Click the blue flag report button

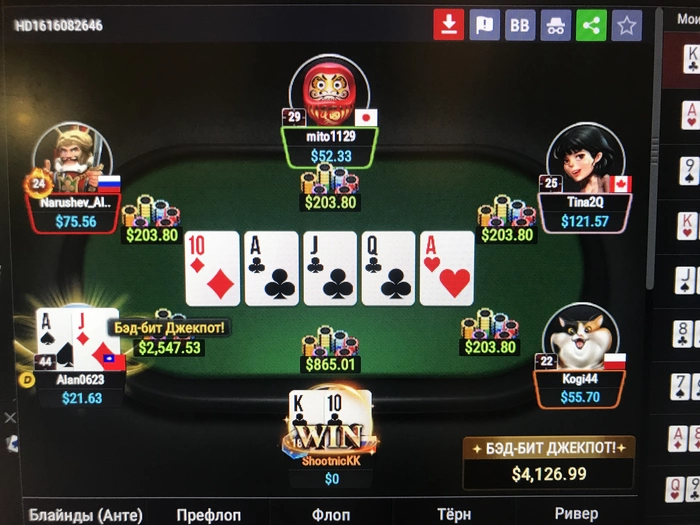click(485, 25)
